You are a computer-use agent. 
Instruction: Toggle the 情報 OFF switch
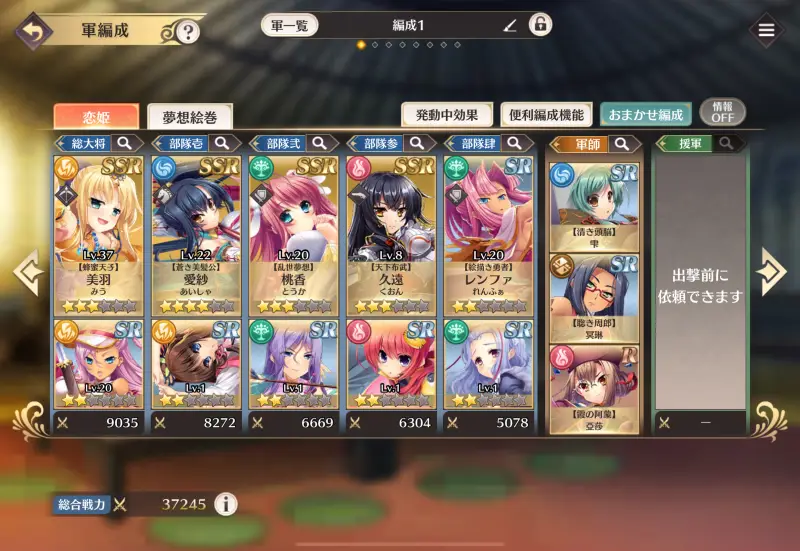722,112
